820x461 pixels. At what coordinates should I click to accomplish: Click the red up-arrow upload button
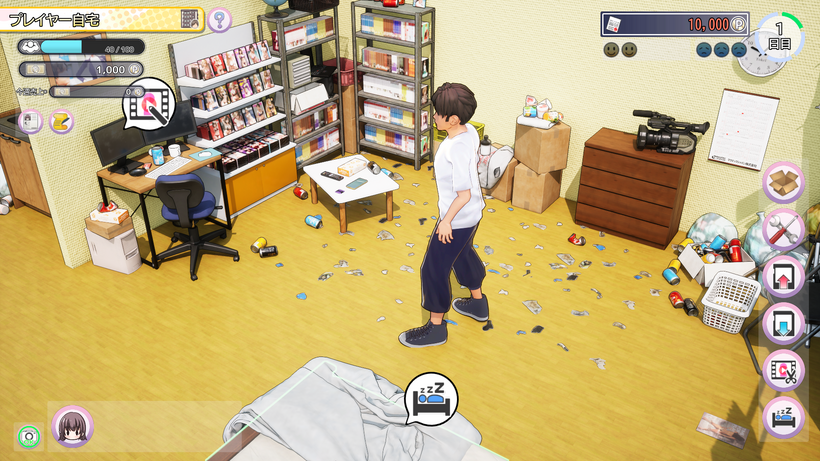click(x=783, y=277)
